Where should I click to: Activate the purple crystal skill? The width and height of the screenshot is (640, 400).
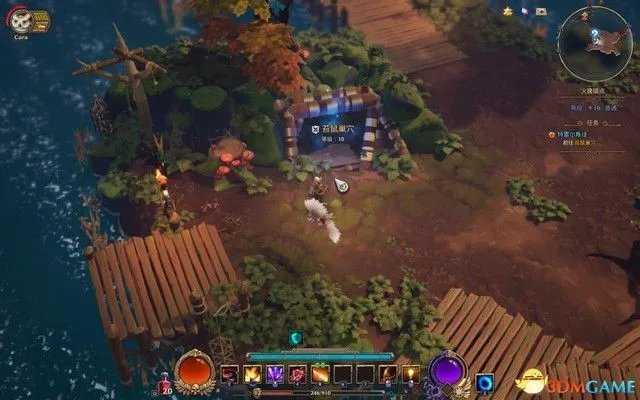click(x=275, y=374)
